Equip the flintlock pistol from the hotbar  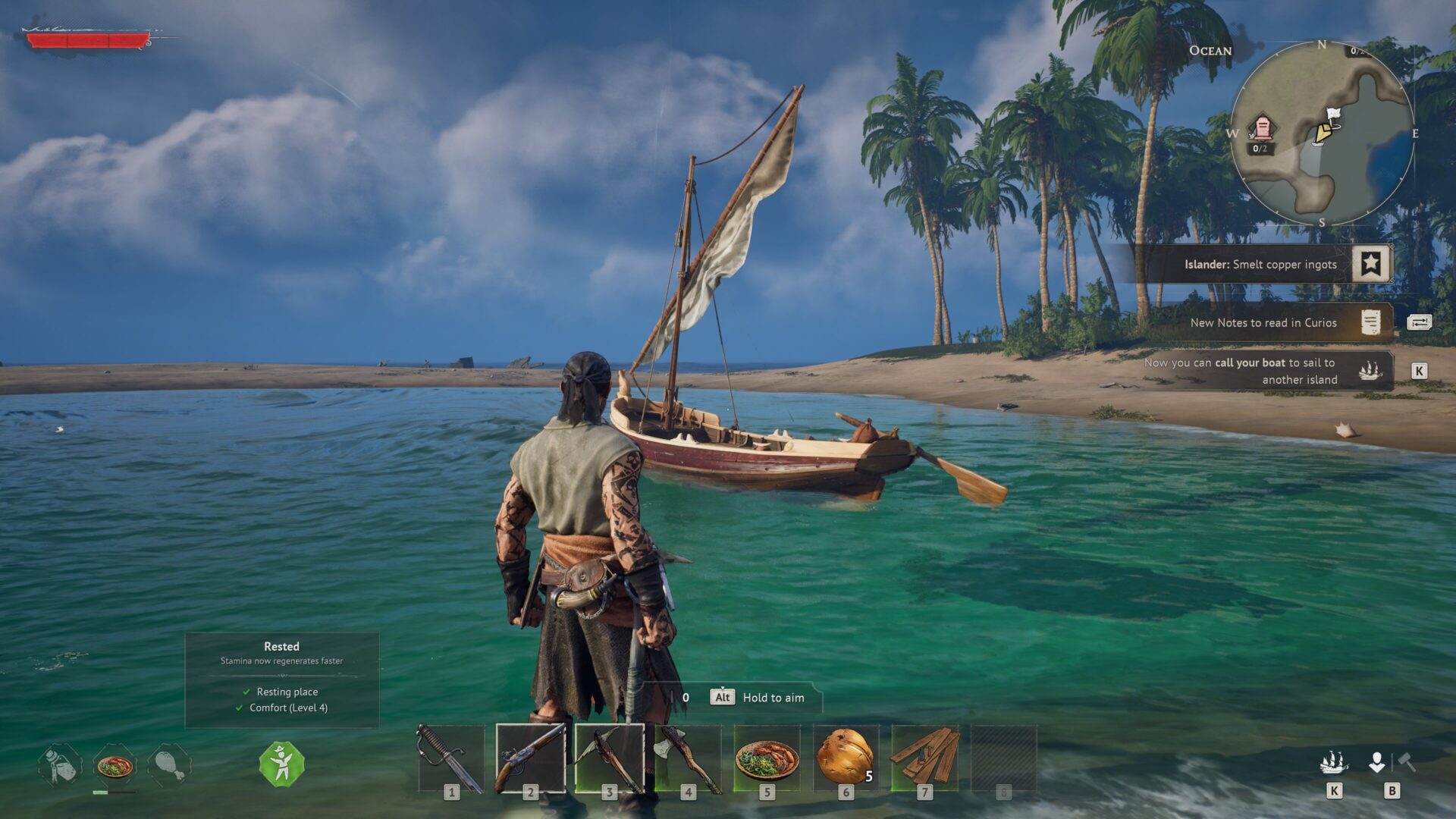(530, 758)
